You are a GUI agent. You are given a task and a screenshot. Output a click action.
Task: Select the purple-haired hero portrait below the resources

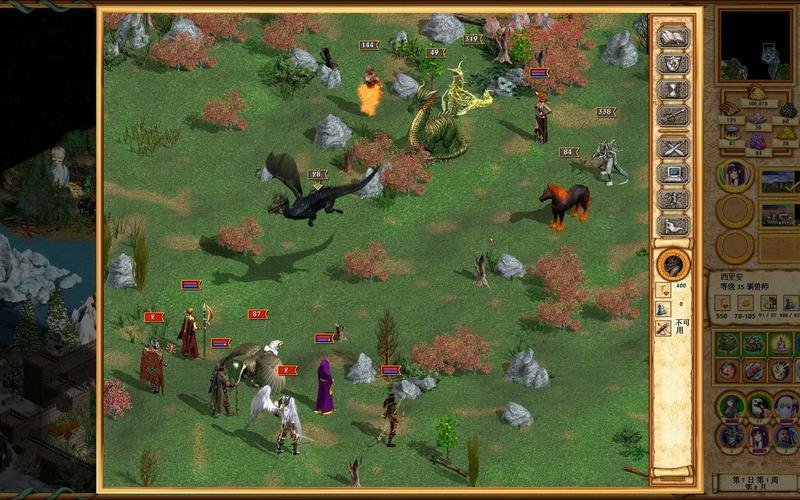(x=735, y=177)
